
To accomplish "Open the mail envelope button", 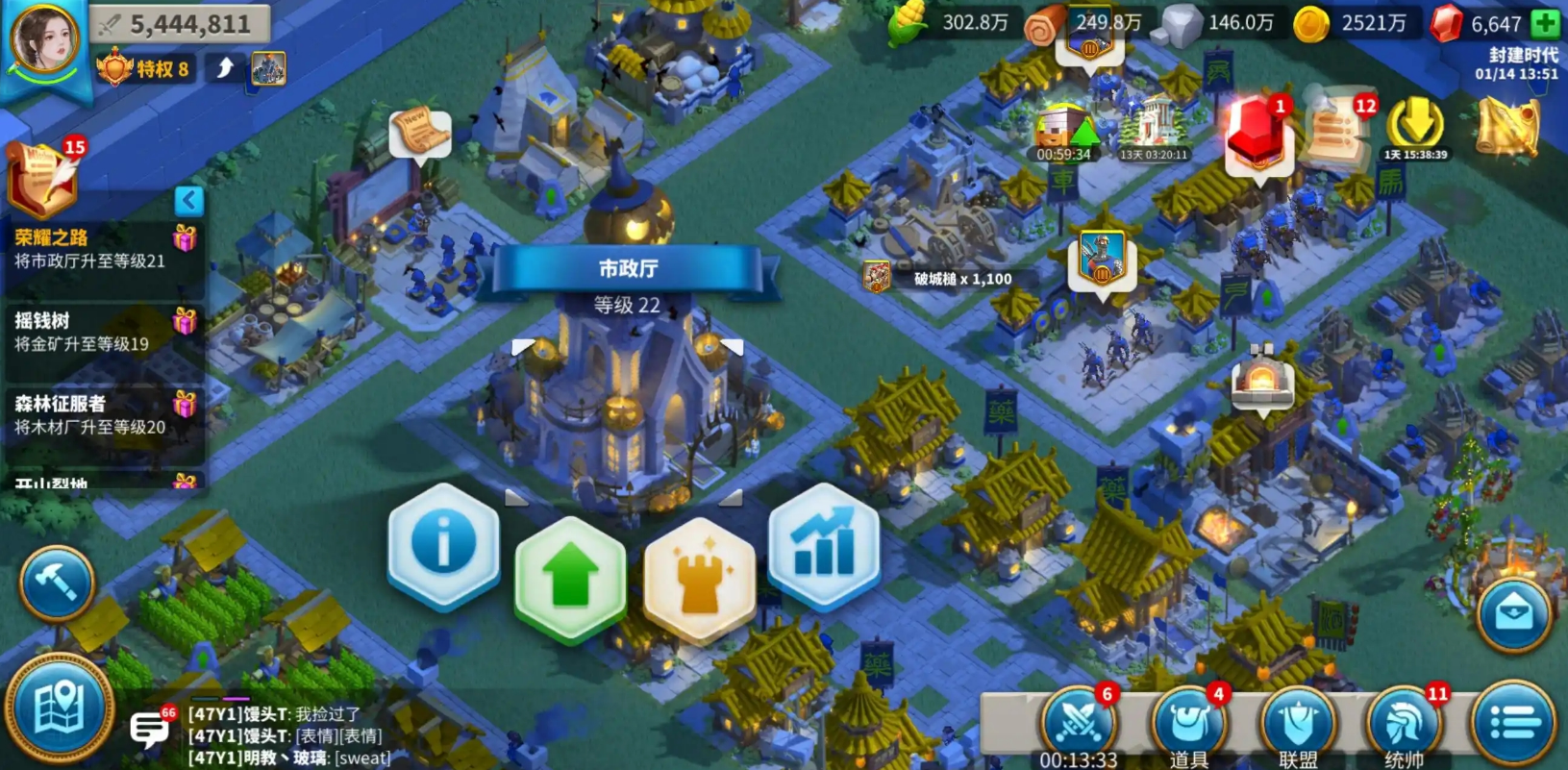I will (1513, 614).
